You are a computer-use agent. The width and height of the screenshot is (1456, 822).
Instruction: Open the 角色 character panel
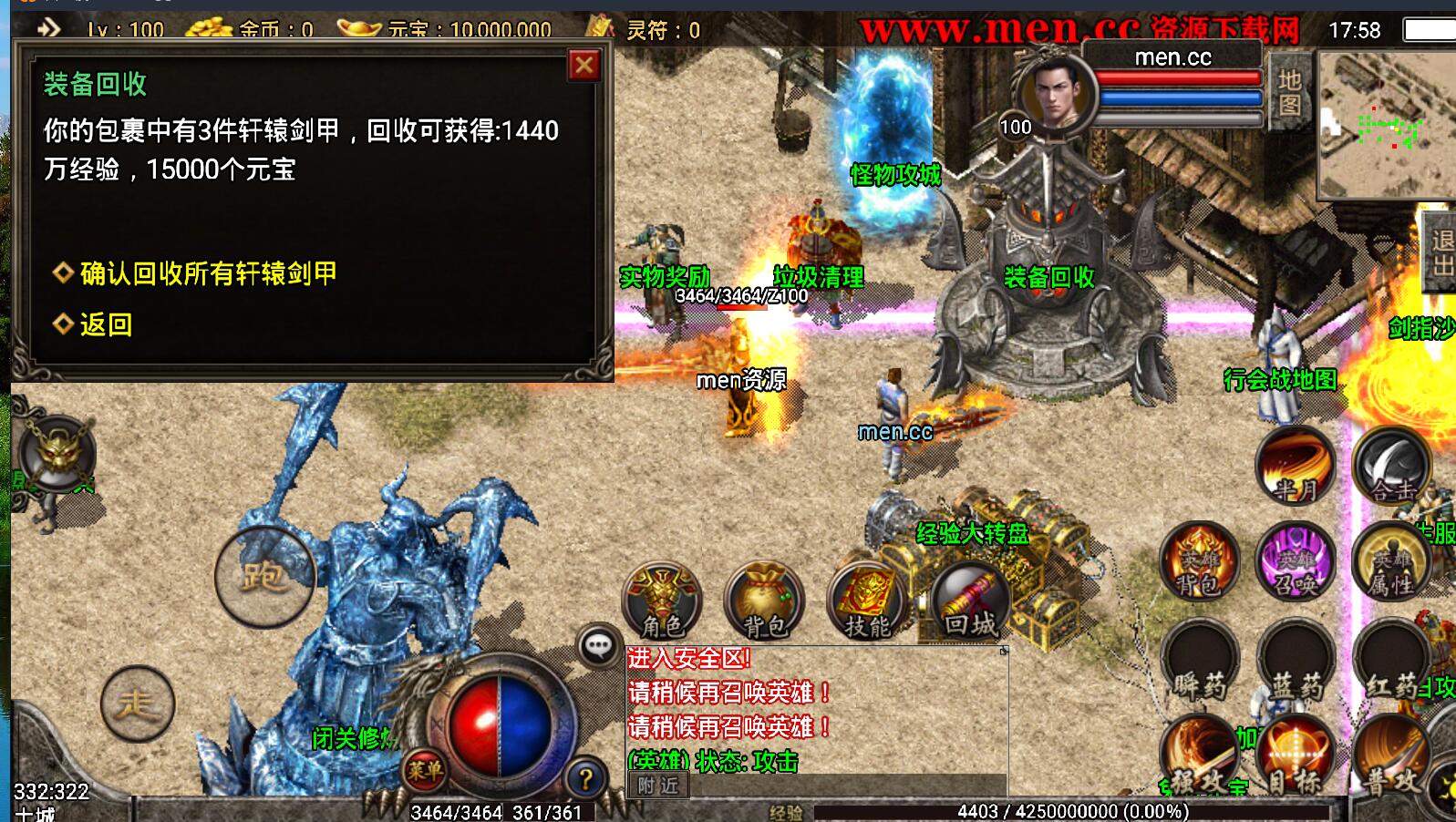662,600
